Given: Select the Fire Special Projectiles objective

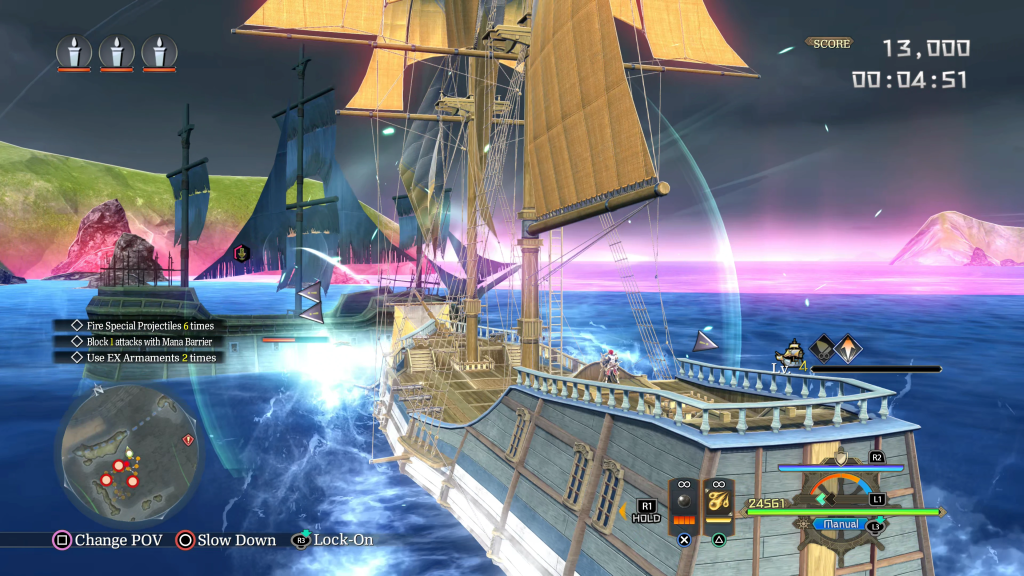Looking at the screenshot, I should [x=143, y=326].
